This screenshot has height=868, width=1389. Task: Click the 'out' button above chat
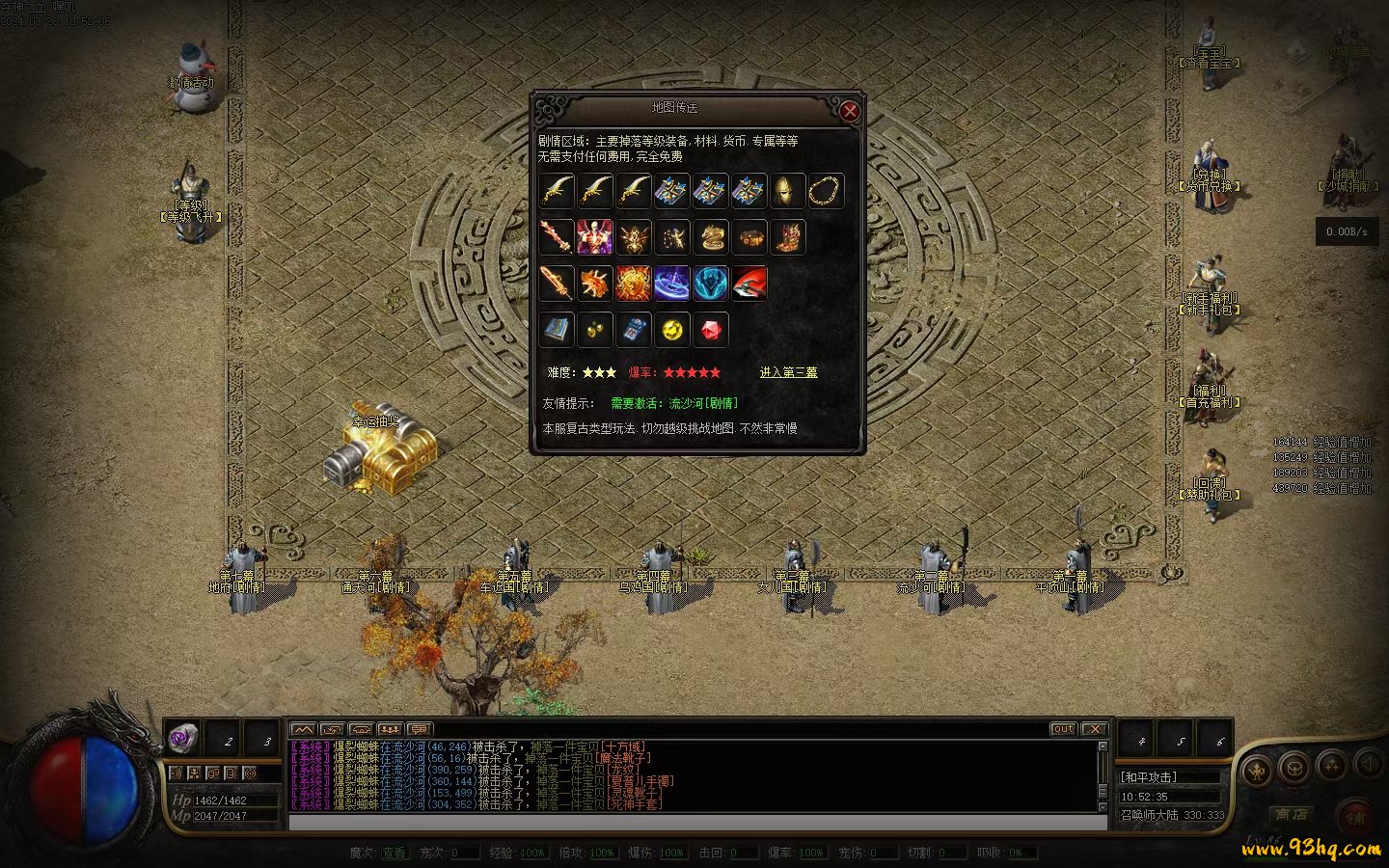pos(1063,729)
